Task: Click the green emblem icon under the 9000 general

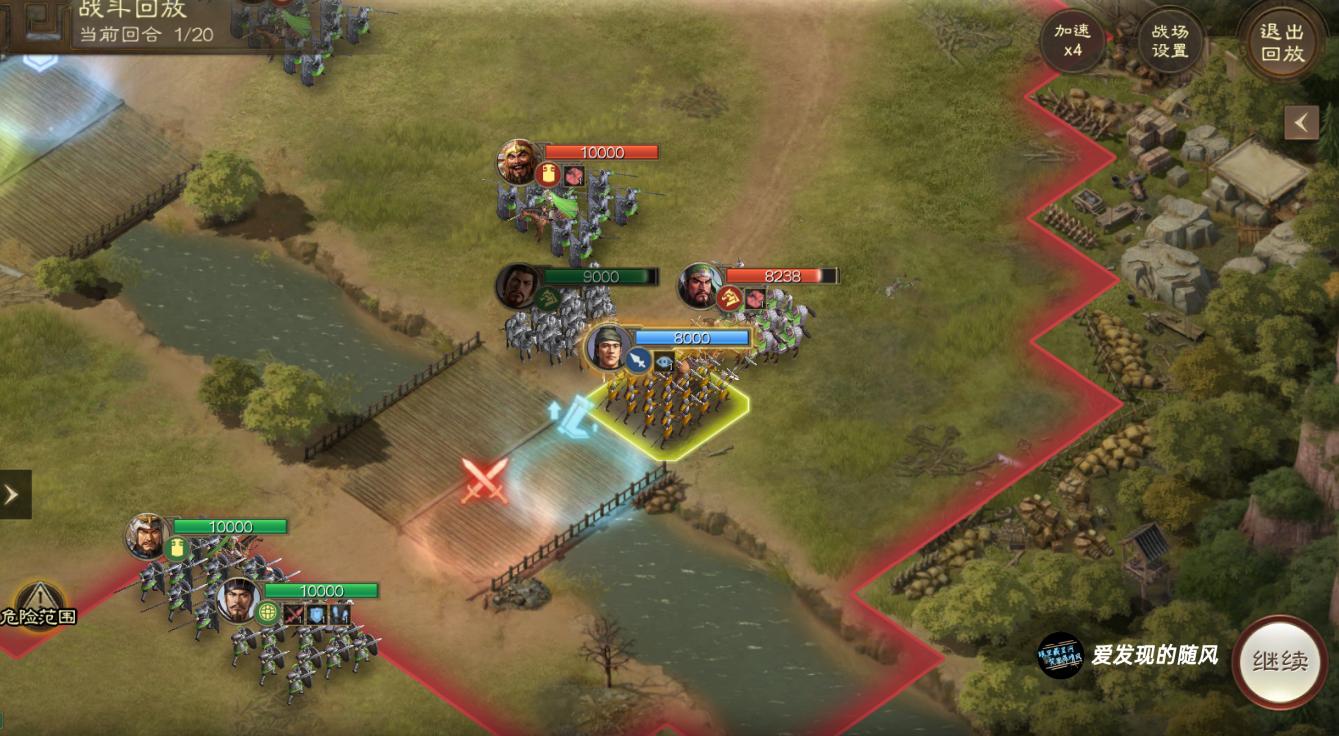Action: [x=545, y=295]
